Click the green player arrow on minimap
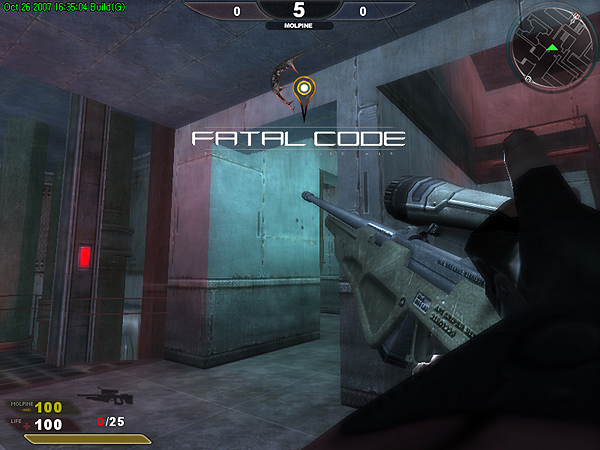The height and width of the screenshot is (450, 600). point(551,47)
